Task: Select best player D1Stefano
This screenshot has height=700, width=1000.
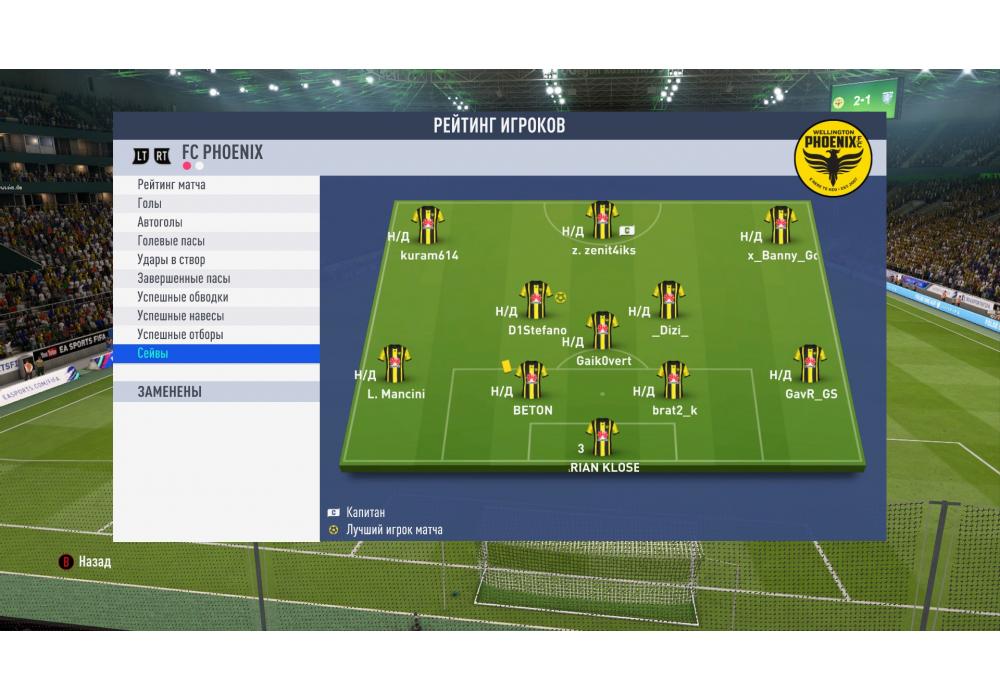Action: click(x=536, y=302)
